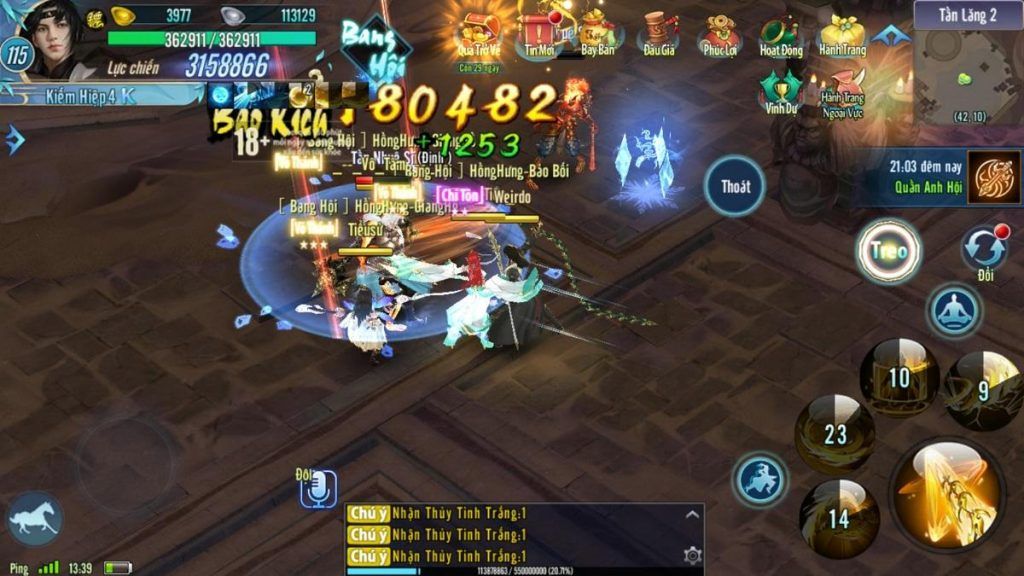1024x576 pixels.
Task: Open the Hoạt Động activities menu
Action: coord(781,34)
